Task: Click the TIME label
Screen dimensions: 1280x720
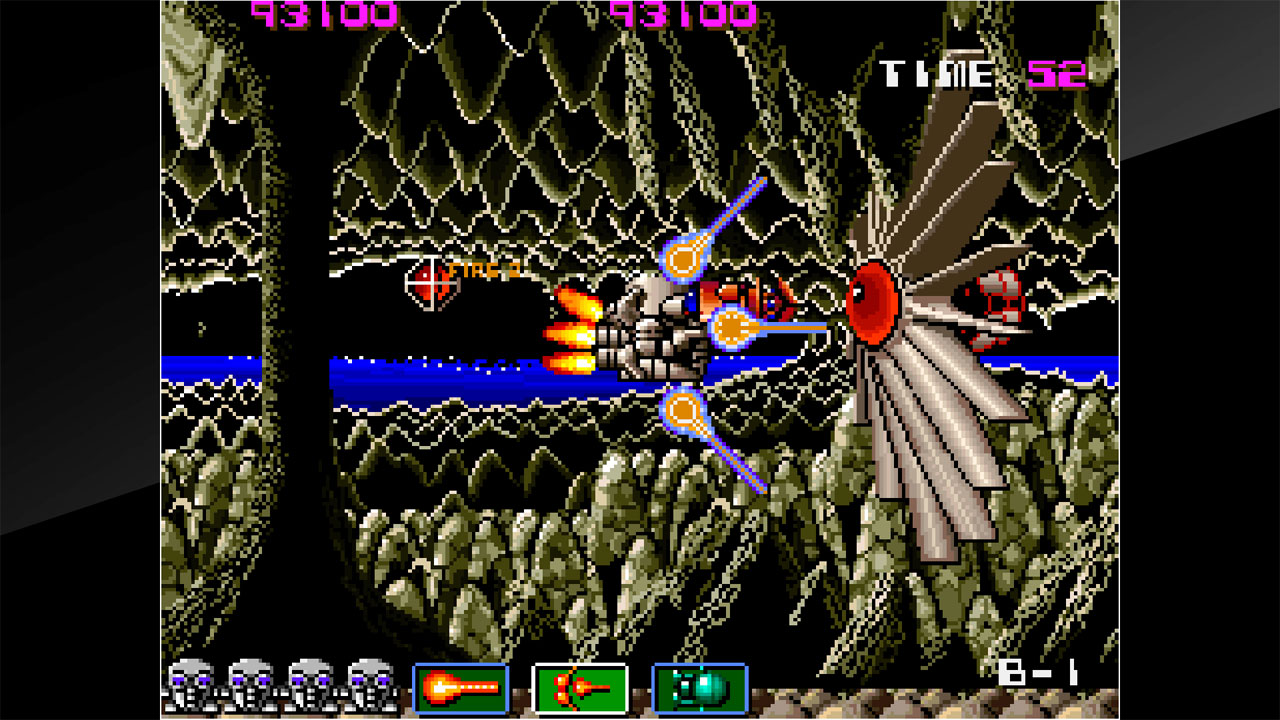Action: click(x=937, y=72)
